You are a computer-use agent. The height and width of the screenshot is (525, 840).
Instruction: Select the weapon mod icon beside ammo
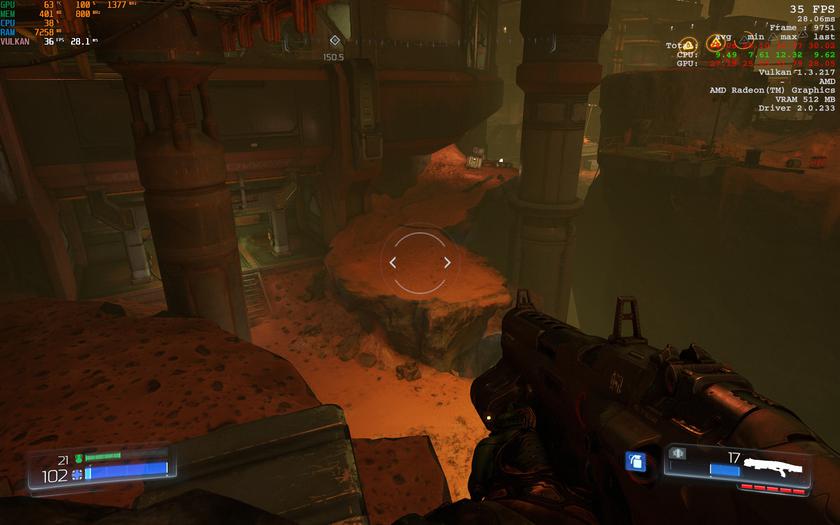[676, 452]
